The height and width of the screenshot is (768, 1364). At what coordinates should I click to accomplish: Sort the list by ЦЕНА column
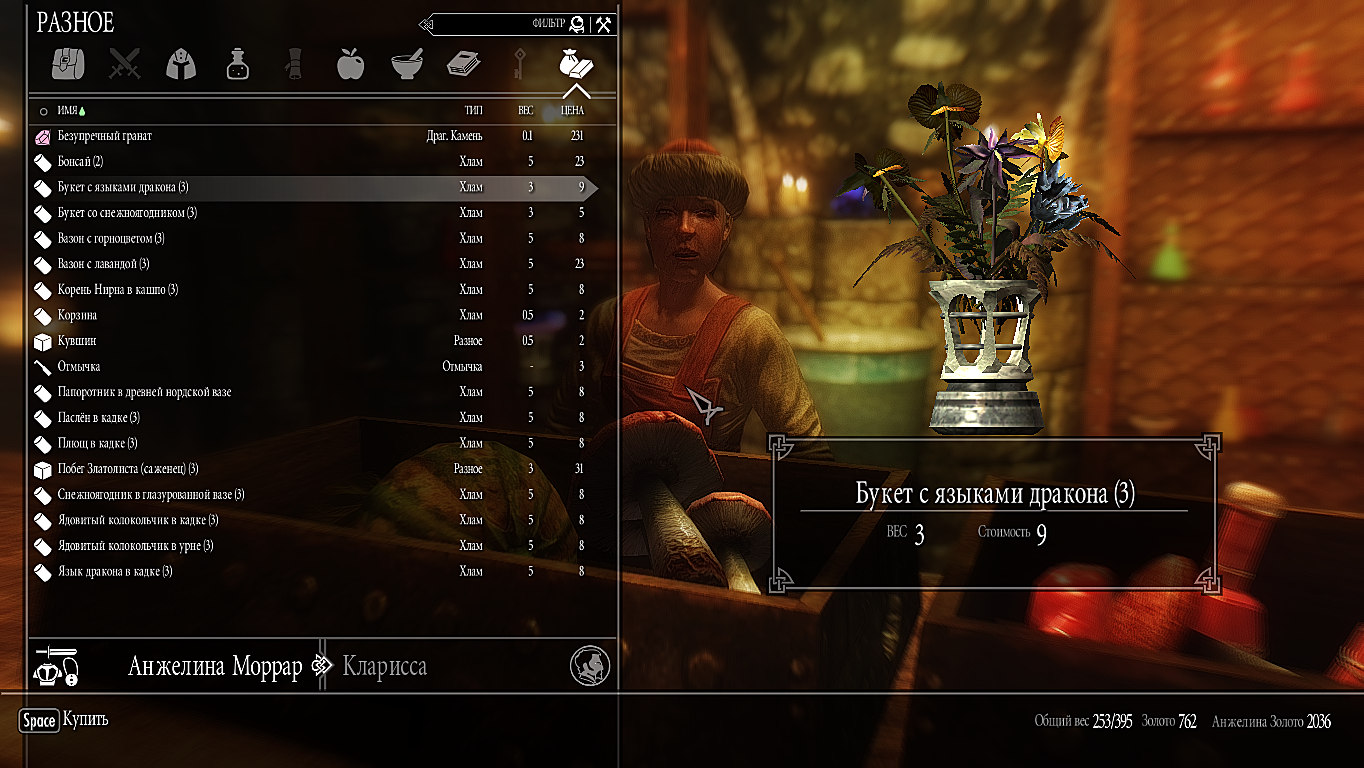[x=572, y=111]
